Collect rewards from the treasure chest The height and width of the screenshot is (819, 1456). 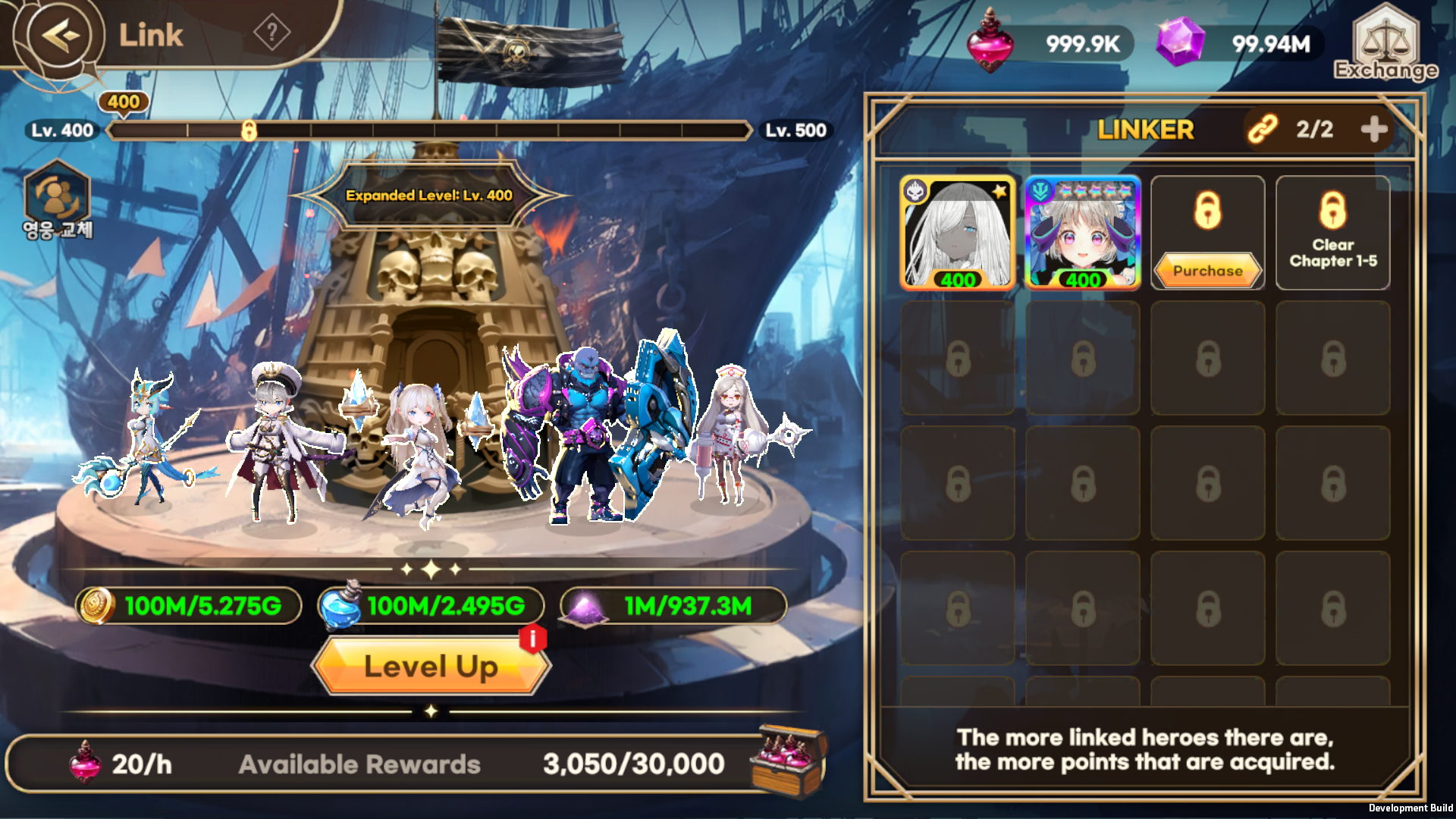[789, 761]
